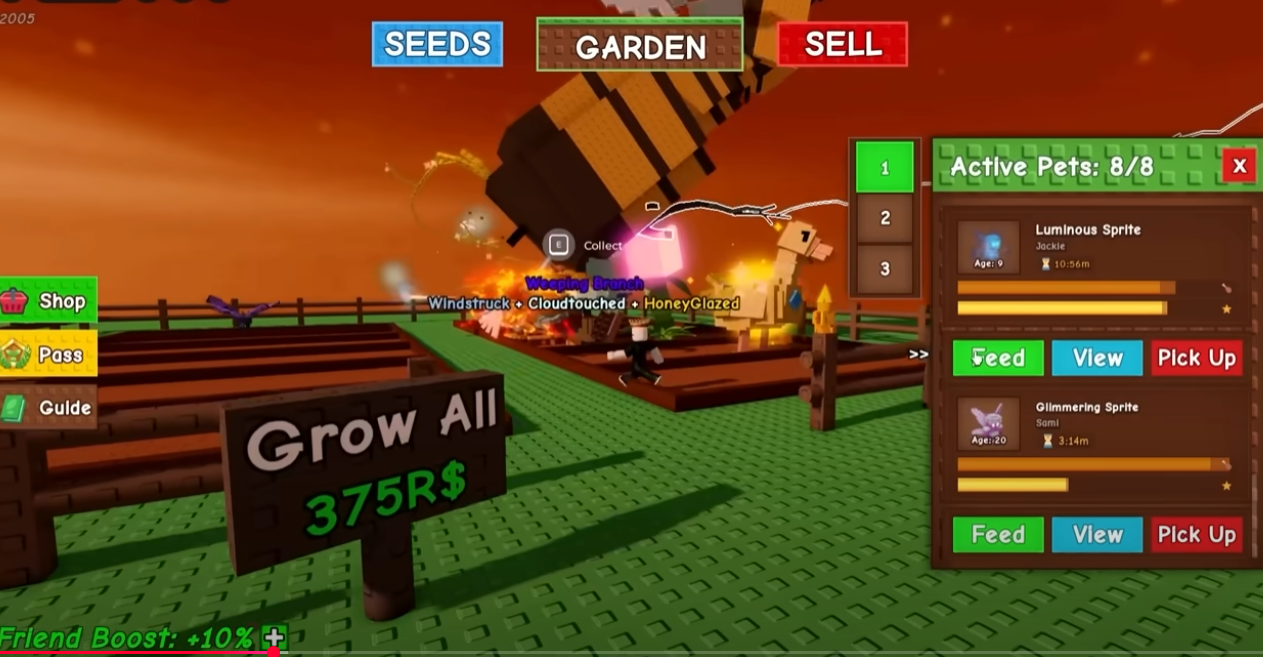1263x657 pixels.
Task: Show the Guide book
Action: click(49, 407)
